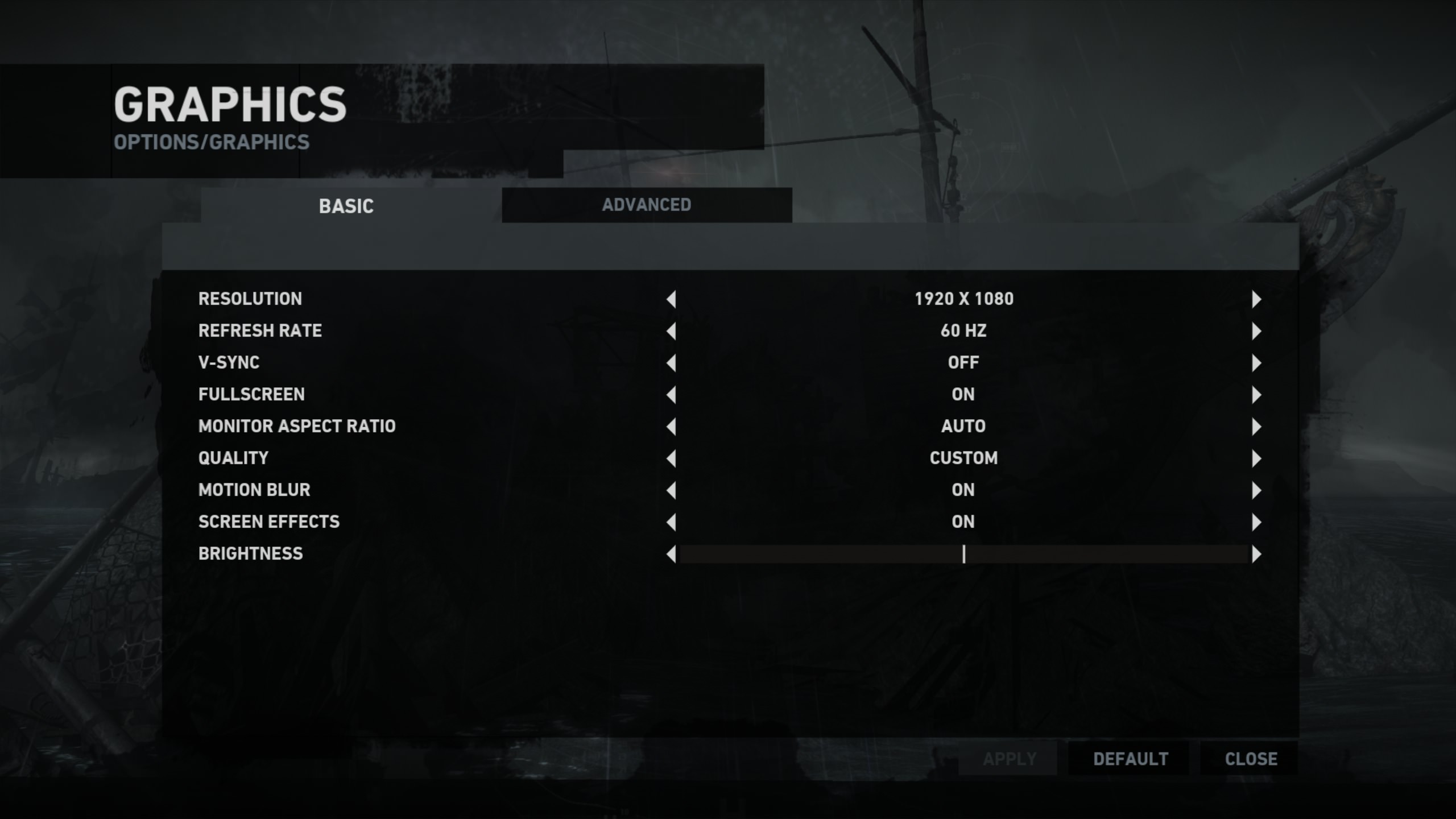Raise the refresh rate using right arrow
The width and height of the screenshot is (1456, 819).
coord(1256,331)
